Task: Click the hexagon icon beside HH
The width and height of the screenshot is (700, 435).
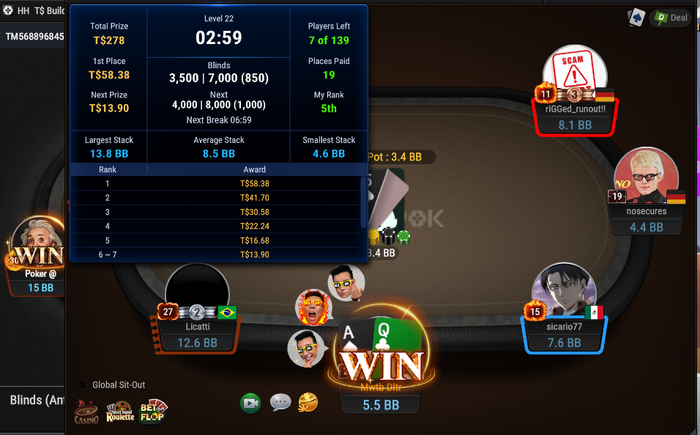Action: pyautogui.click(x=6, y=11)
